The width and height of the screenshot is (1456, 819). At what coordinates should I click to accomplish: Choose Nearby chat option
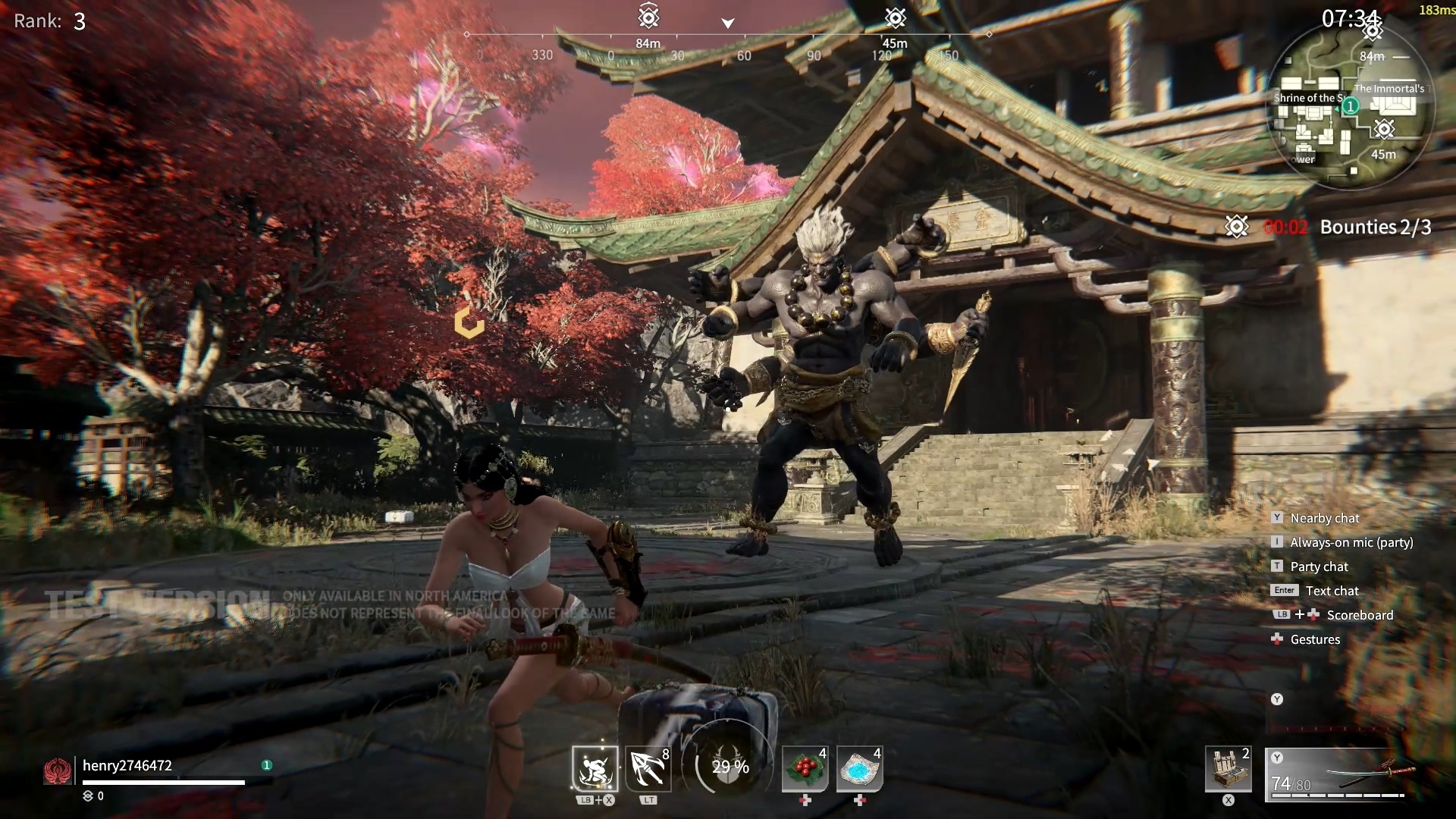pos(1324,518)
